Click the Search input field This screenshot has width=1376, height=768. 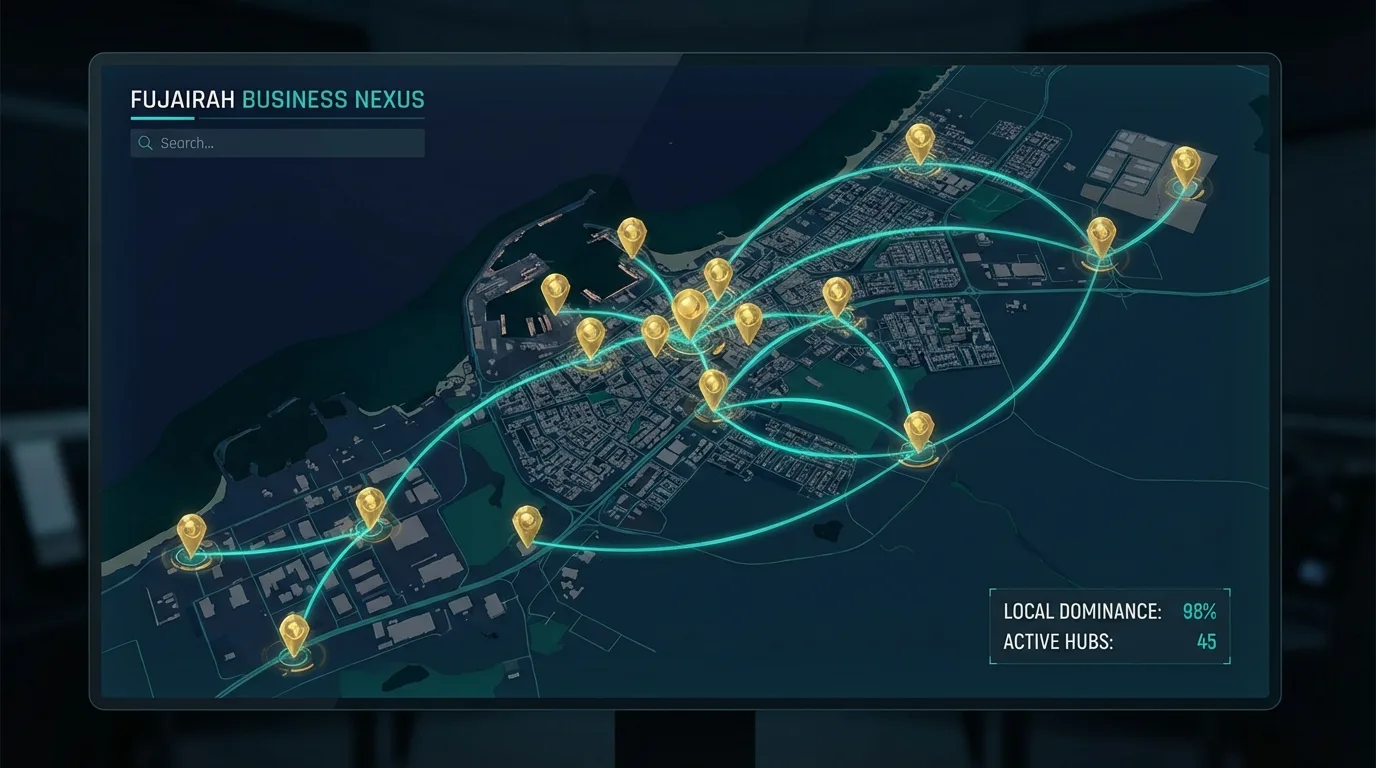point(290,143)
